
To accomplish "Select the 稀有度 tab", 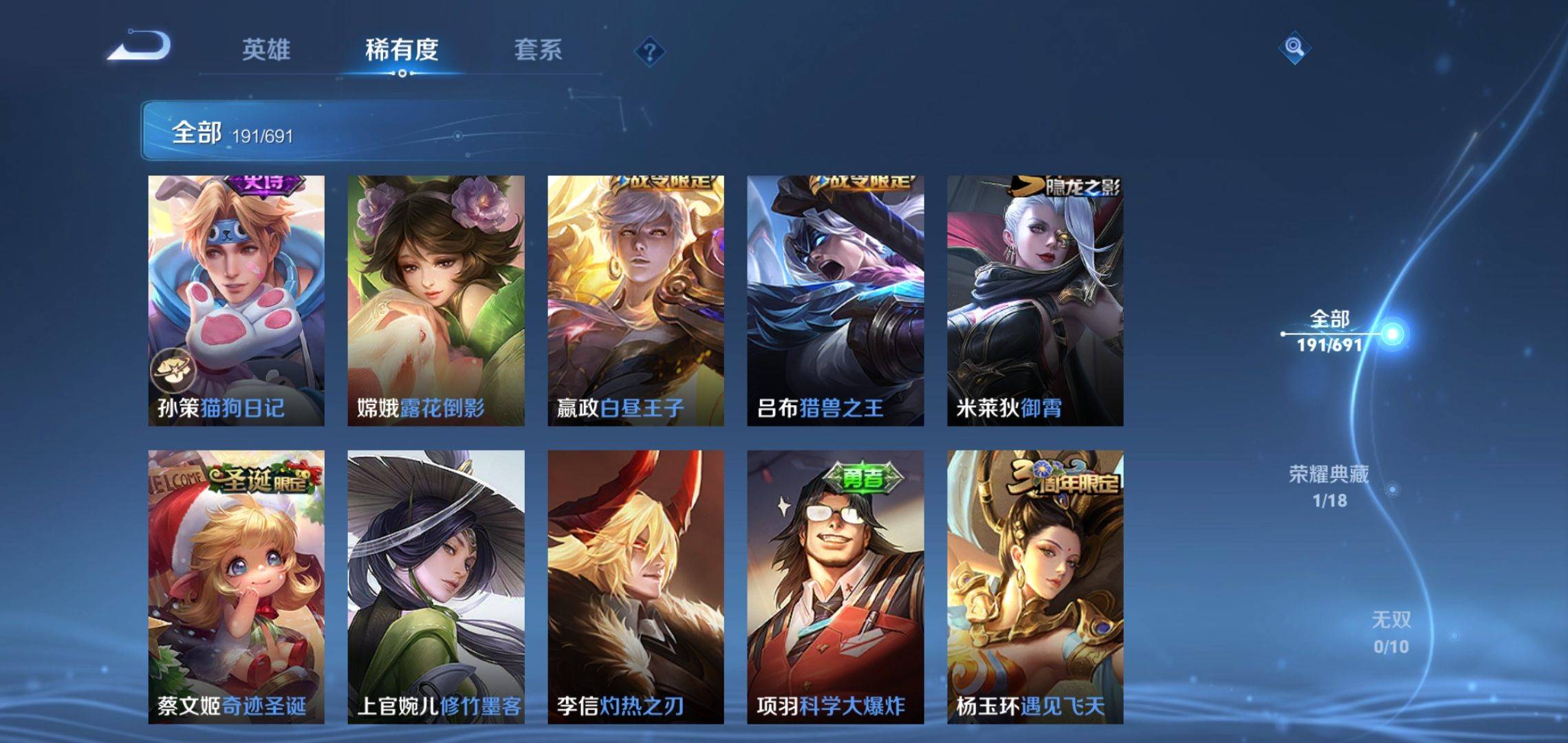I will click(x=402, y=50).
